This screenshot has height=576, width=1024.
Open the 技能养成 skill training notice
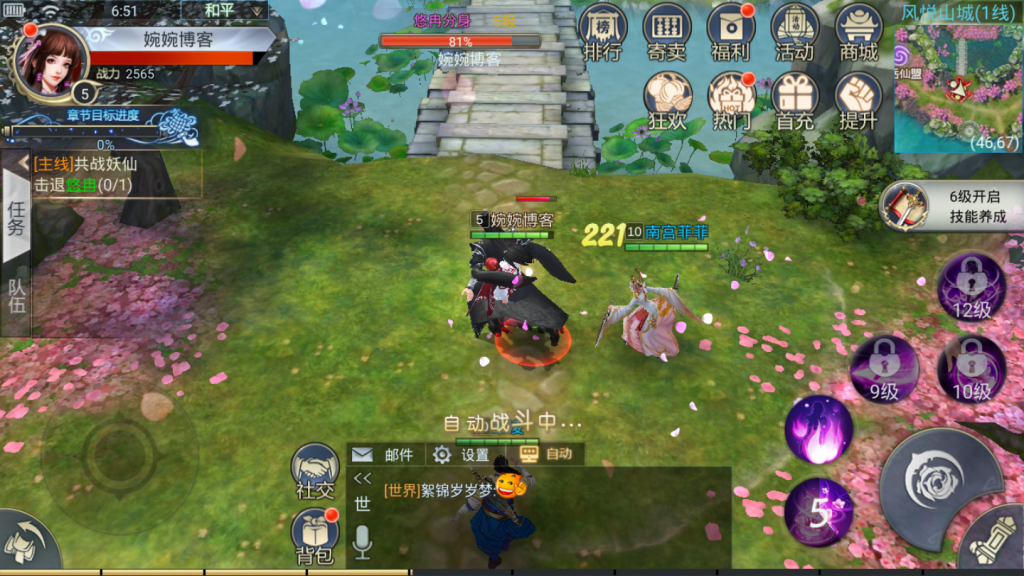(x=950, y=207)
